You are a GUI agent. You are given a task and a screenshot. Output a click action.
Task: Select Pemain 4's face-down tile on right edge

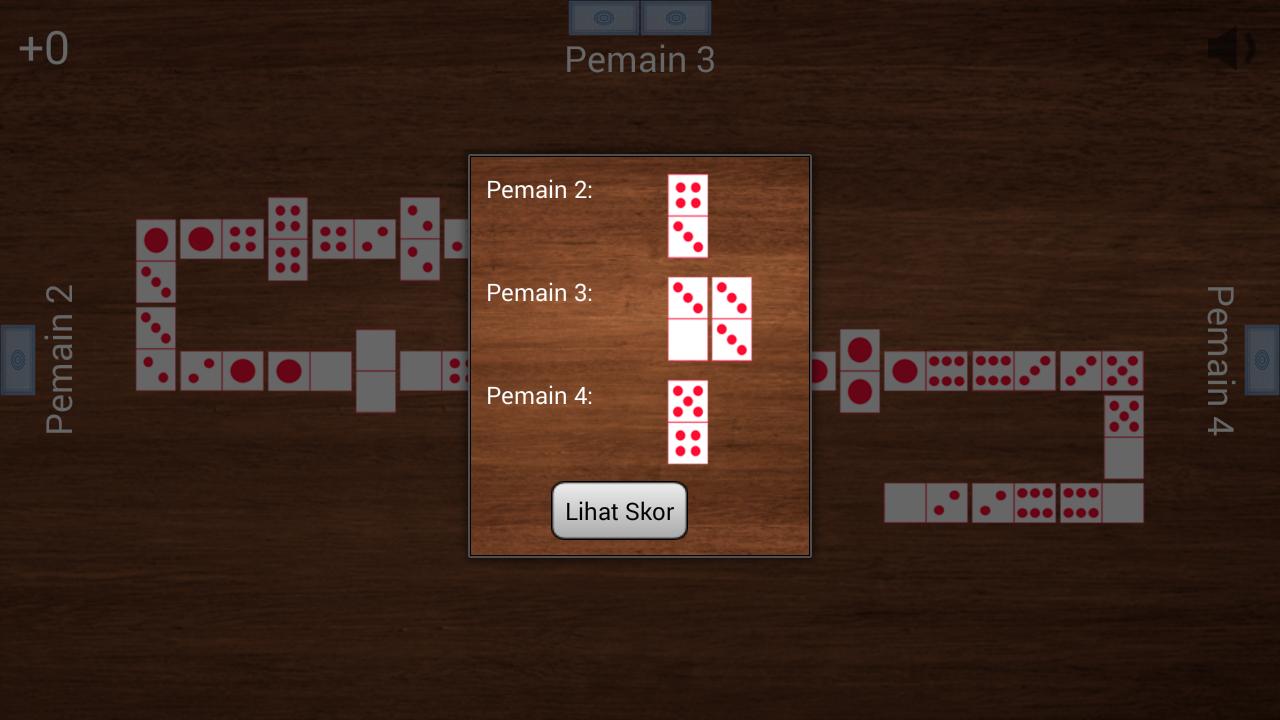(1262, 360)
